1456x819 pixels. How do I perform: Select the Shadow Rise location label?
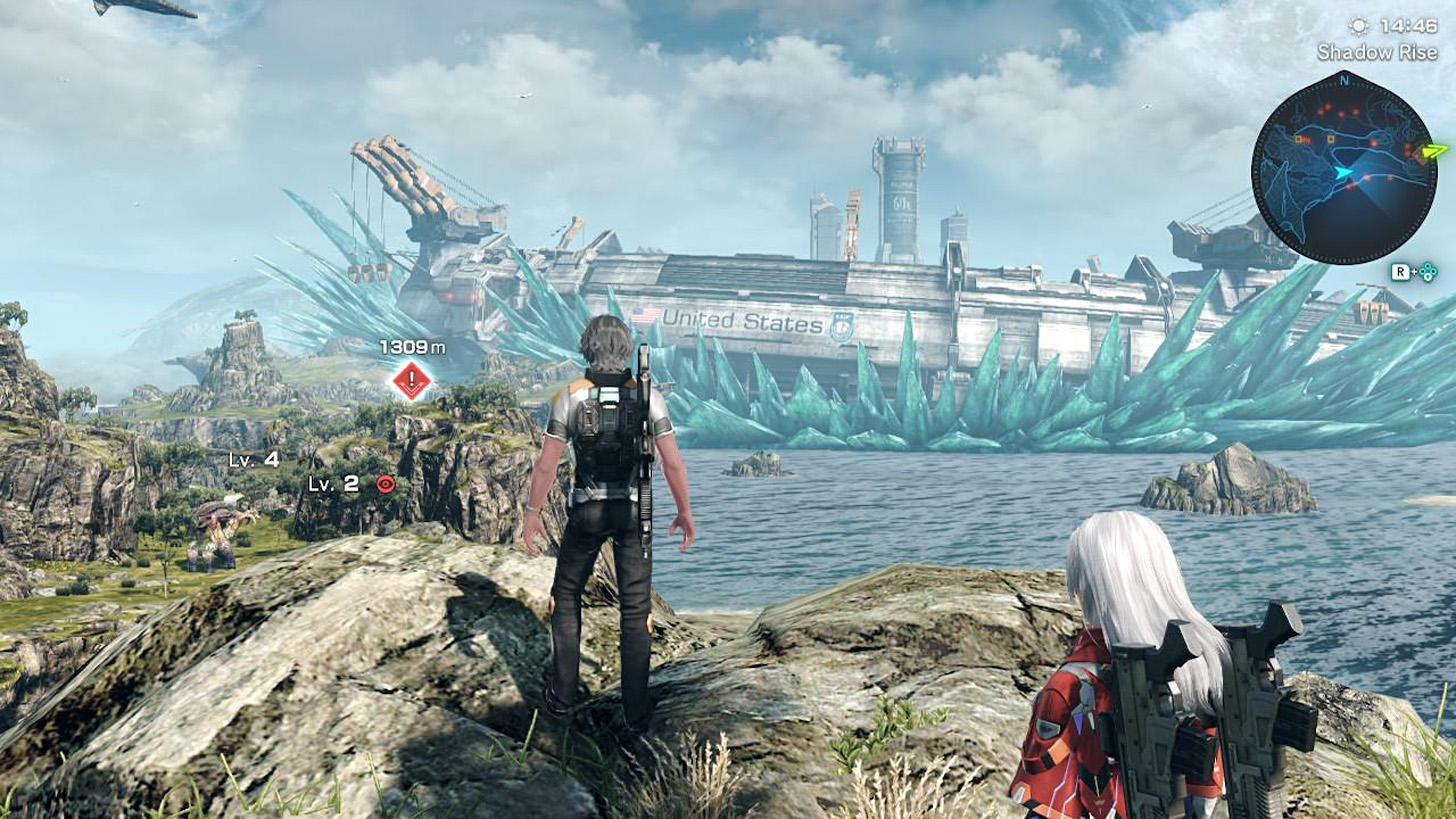pos(1379,52)
